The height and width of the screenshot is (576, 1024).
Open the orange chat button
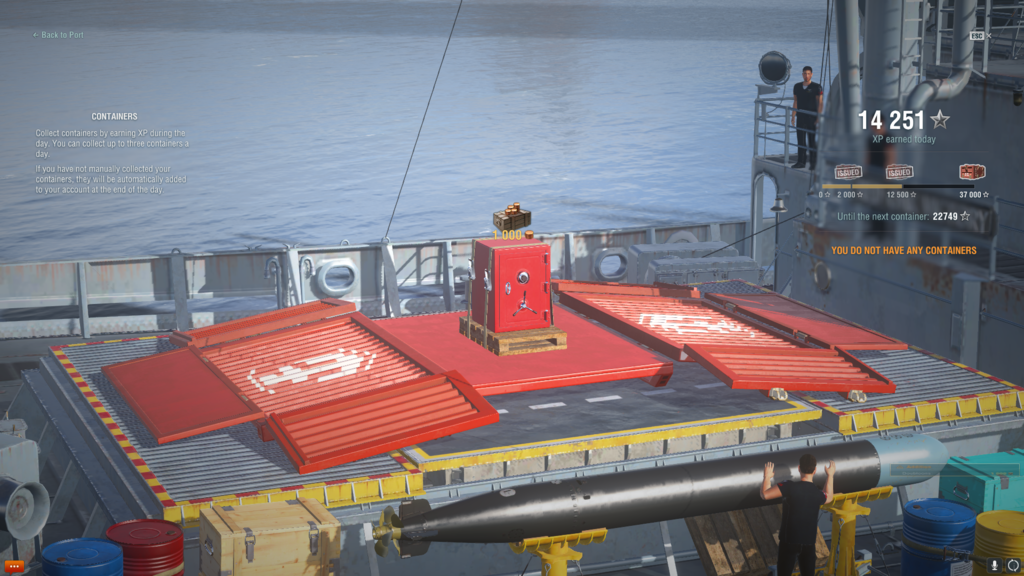pyautogui.click(x=14, y=566)
